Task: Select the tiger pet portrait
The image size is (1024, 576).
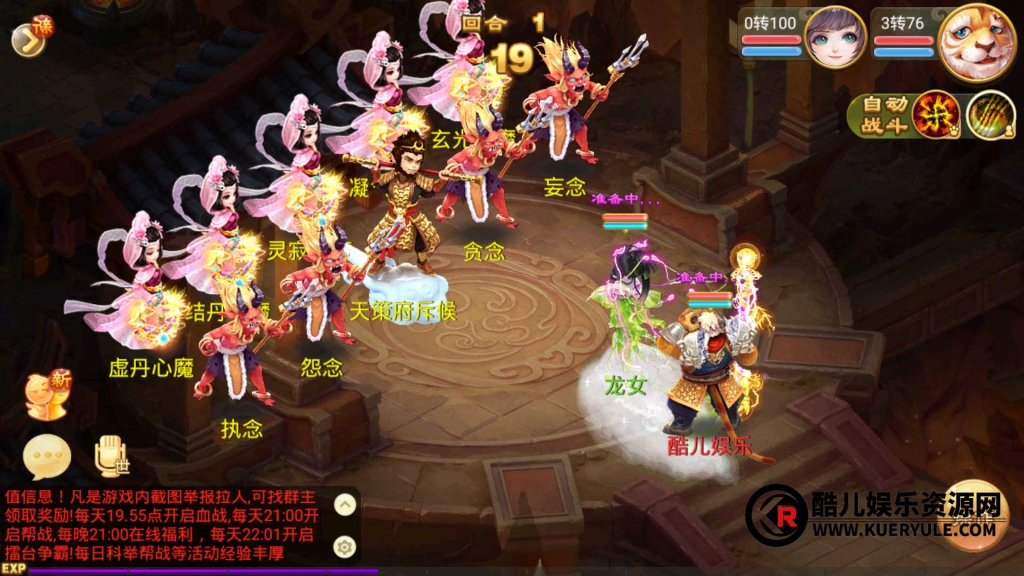Action: click(976, 42)
